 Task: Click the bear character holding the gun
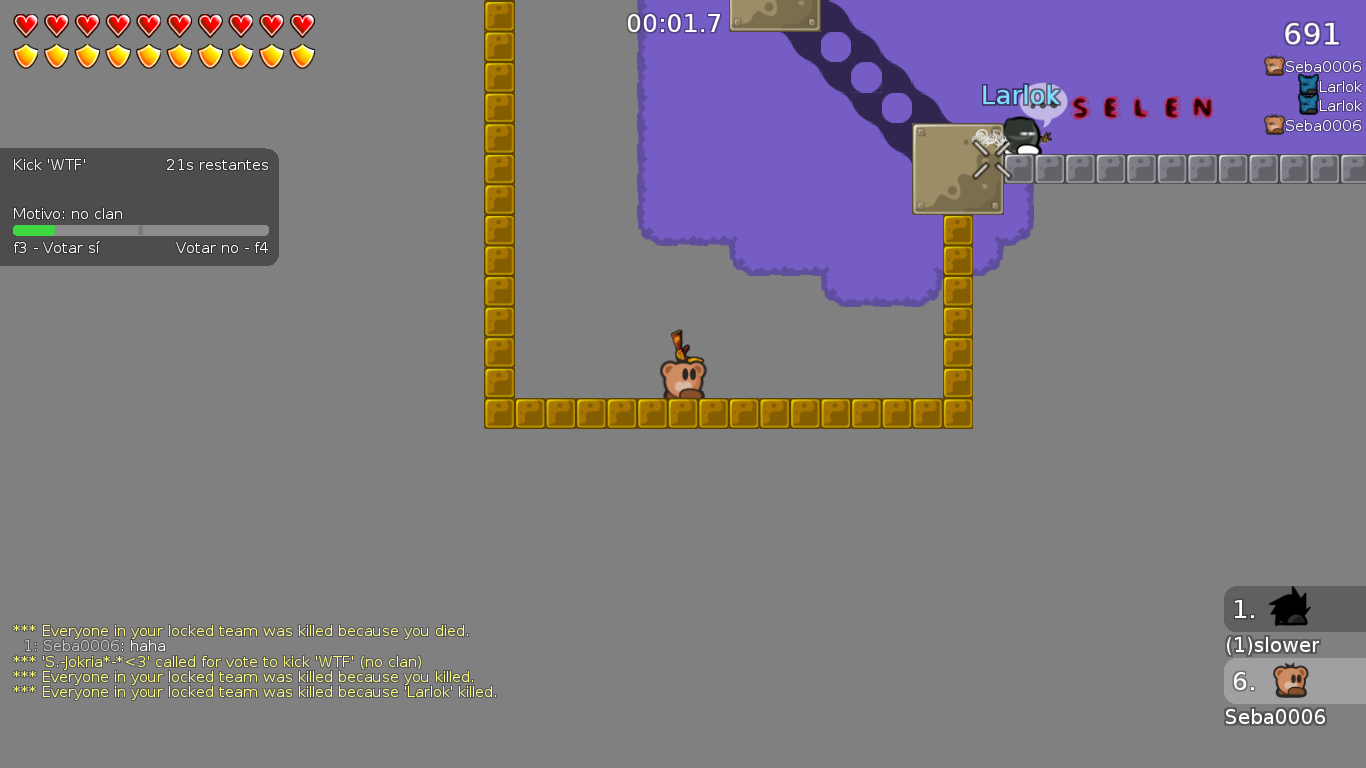(x=684, y=375)
